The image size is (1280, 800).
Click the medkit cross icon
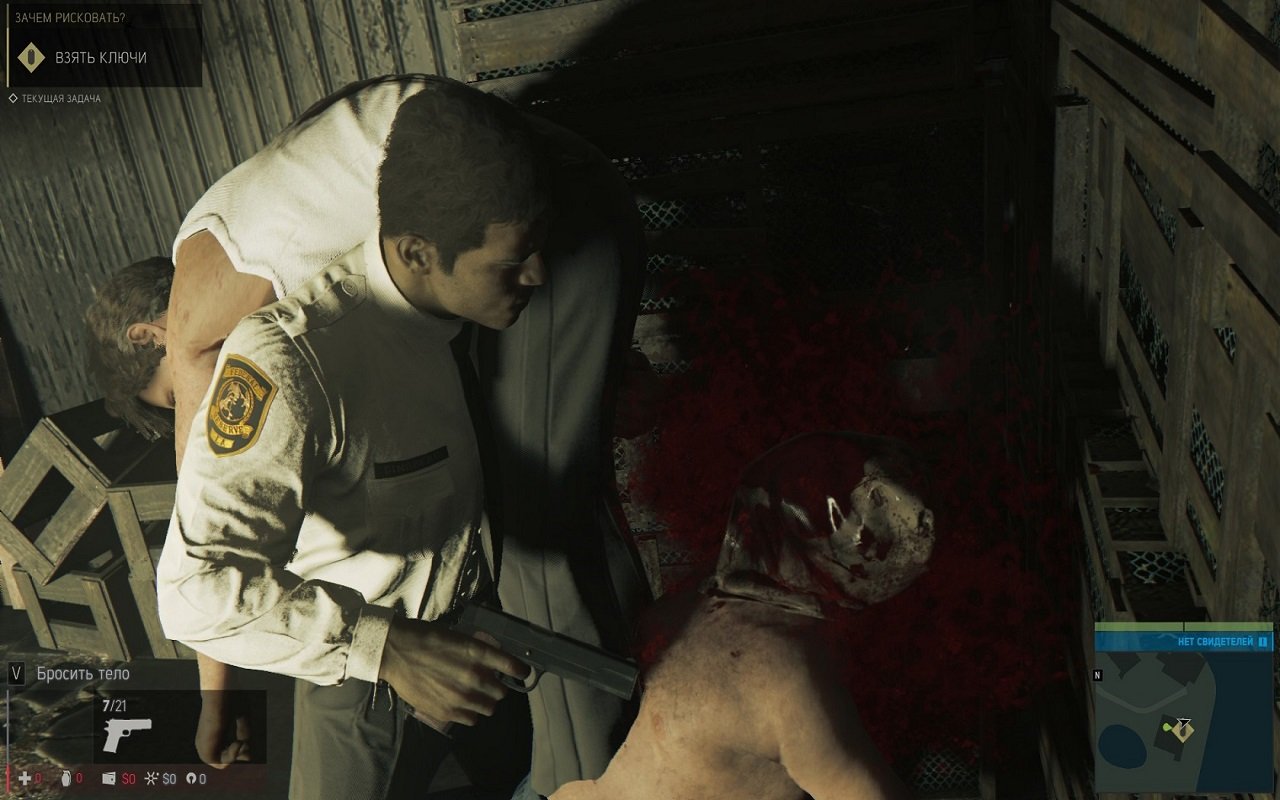coord(24,778)
